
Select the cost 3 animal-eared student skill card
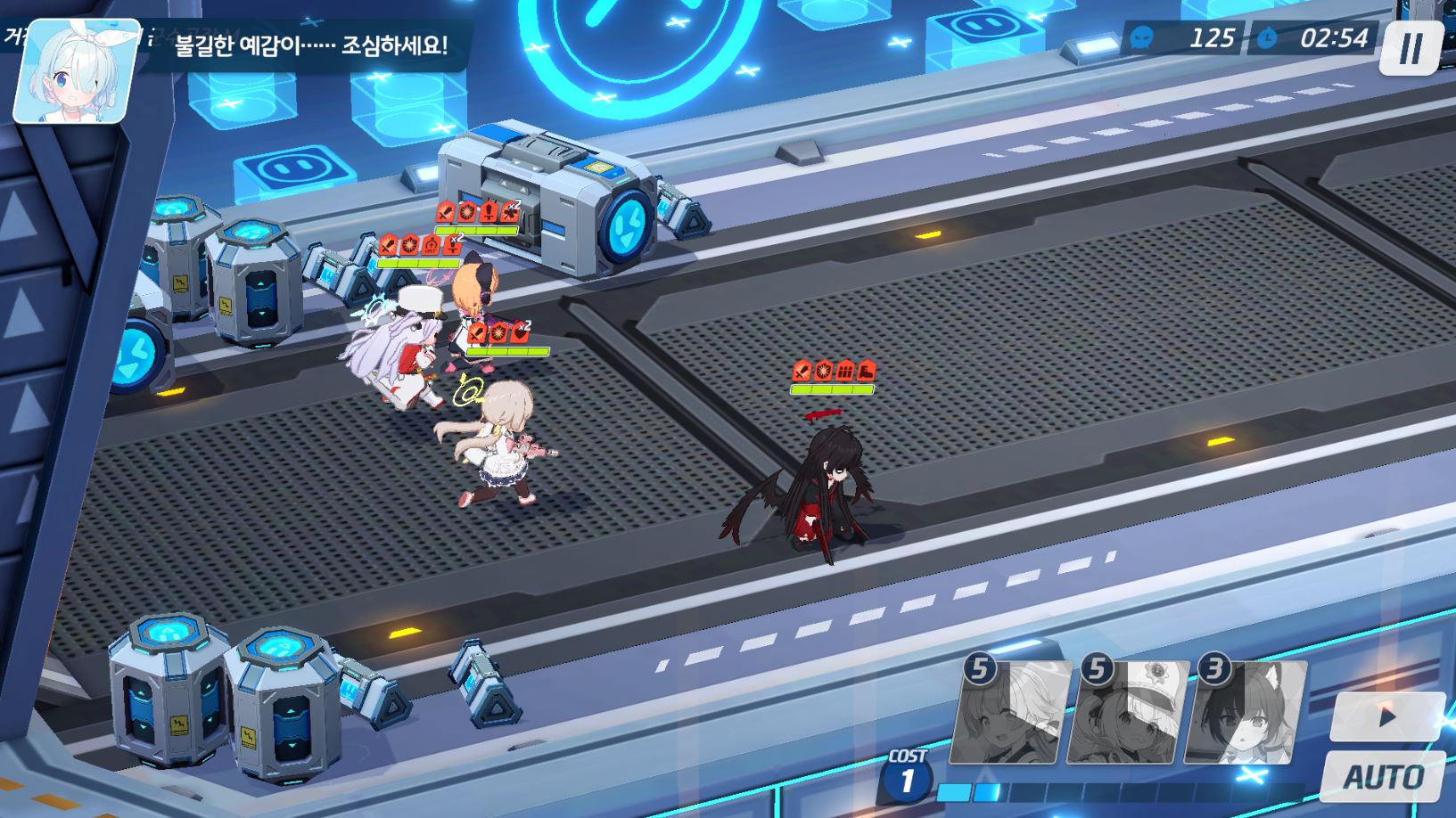(x=1245, y=712)
